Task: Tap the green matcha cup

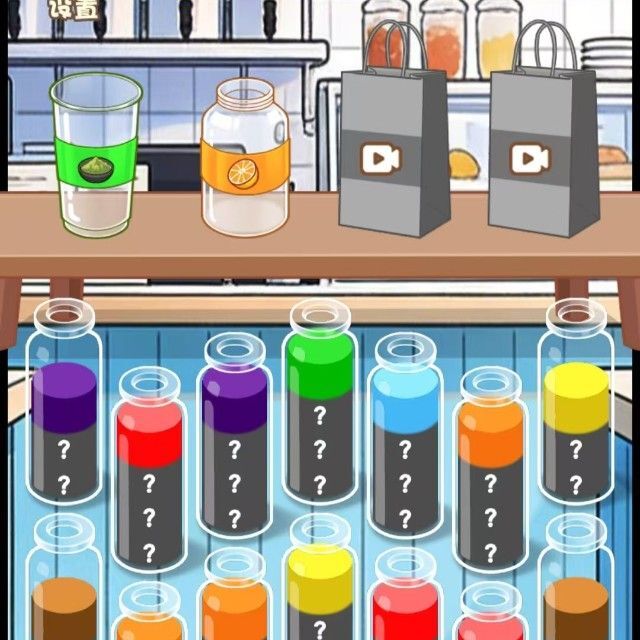Action: [96, 158]
